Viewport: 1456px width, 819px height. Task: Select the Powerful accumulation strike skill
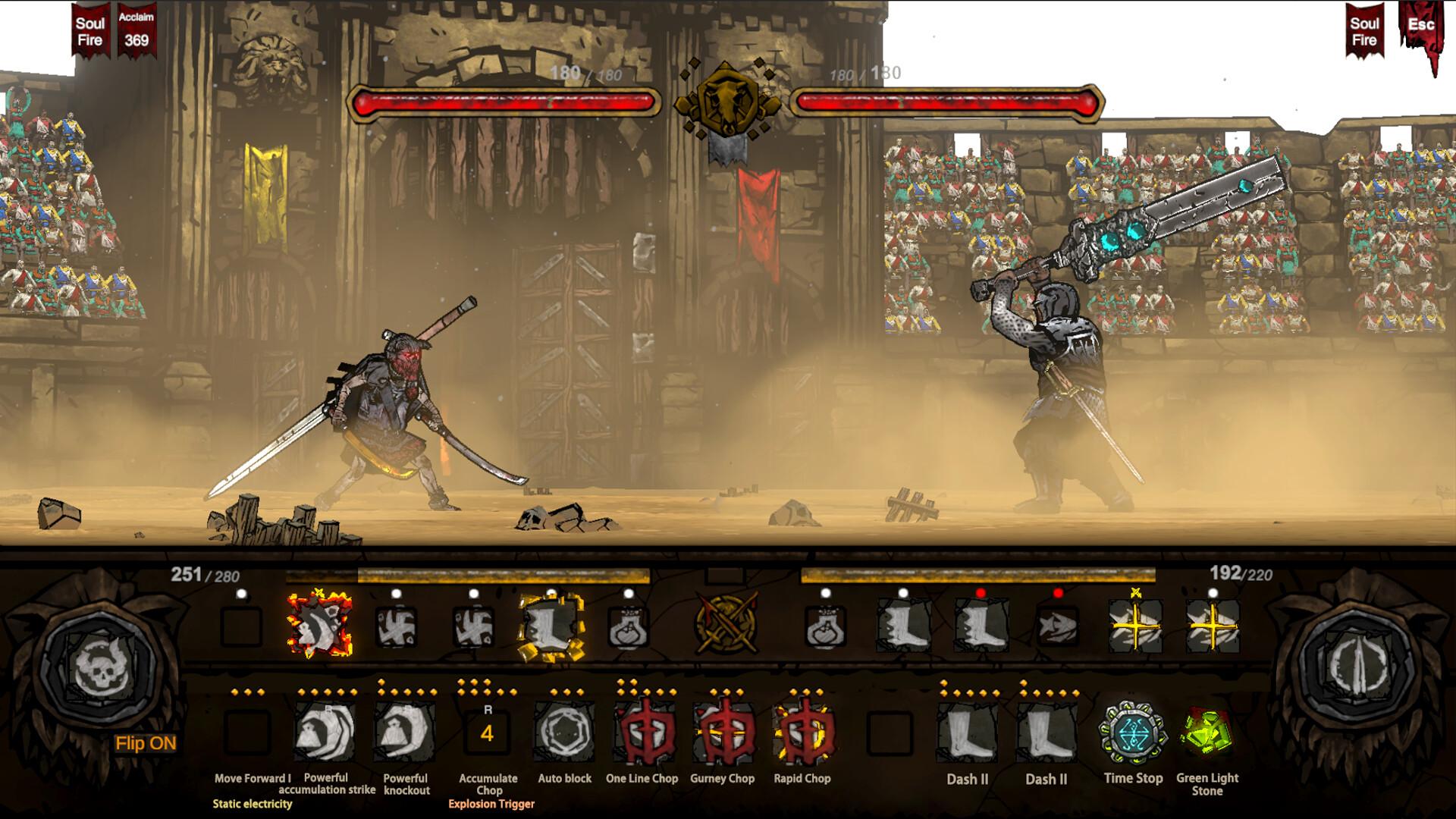click(326, 732)
